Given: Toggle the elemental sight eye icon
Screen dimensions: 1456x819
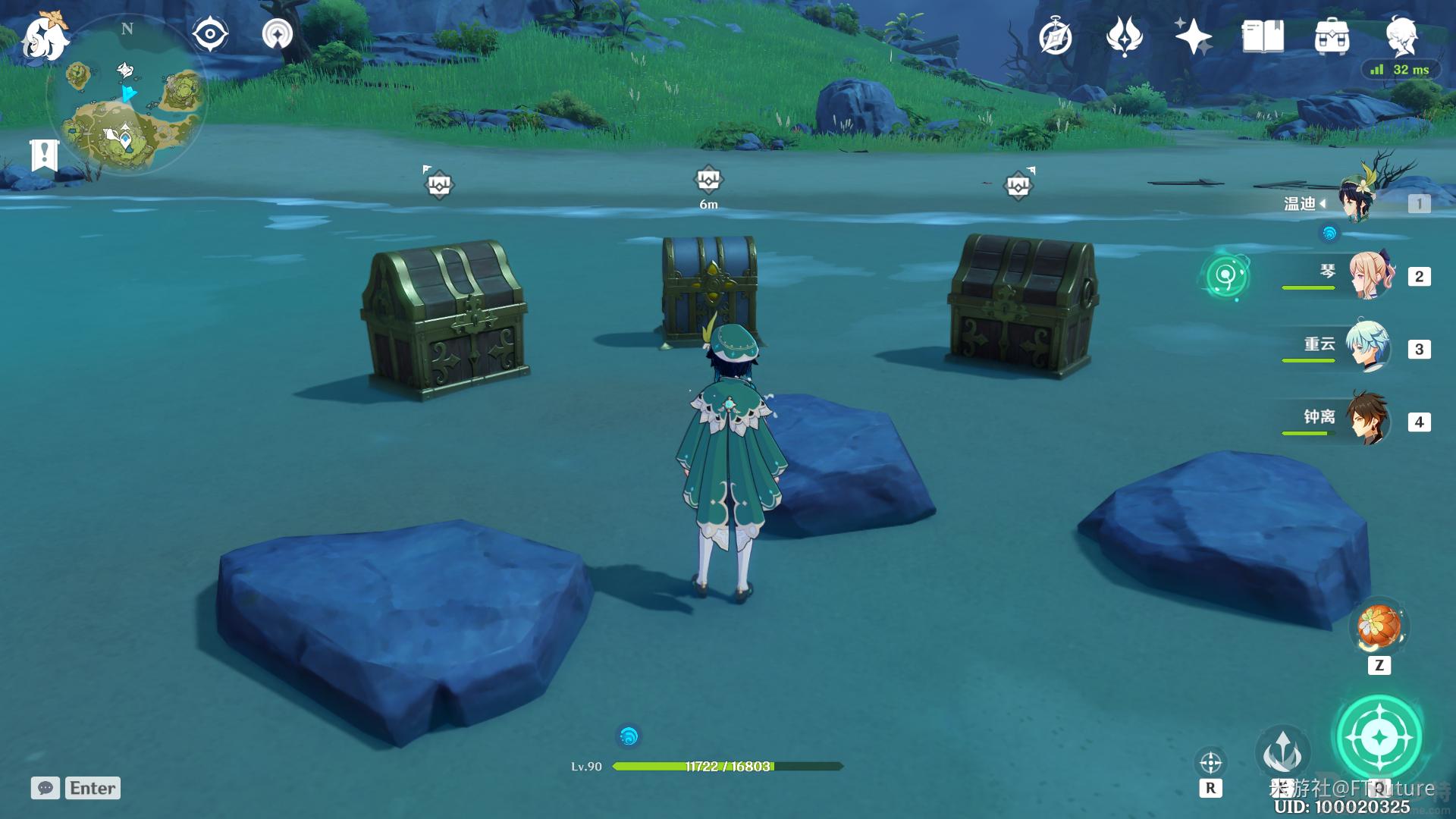Looking at the screenshot, I should click(x=210, y=35).
